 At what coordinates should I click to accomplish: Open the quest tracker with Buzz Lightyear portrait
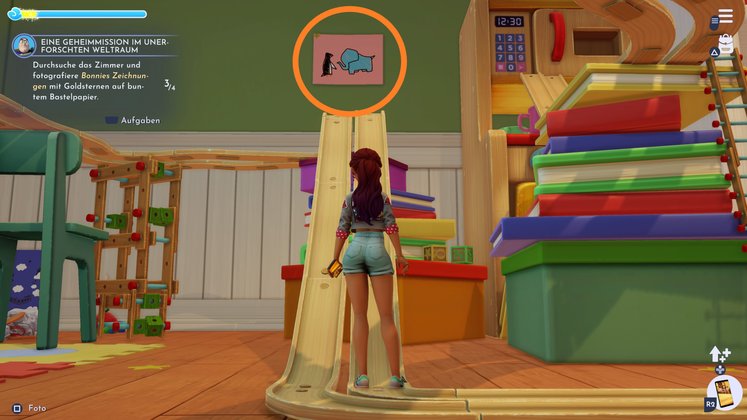(23, 45)
